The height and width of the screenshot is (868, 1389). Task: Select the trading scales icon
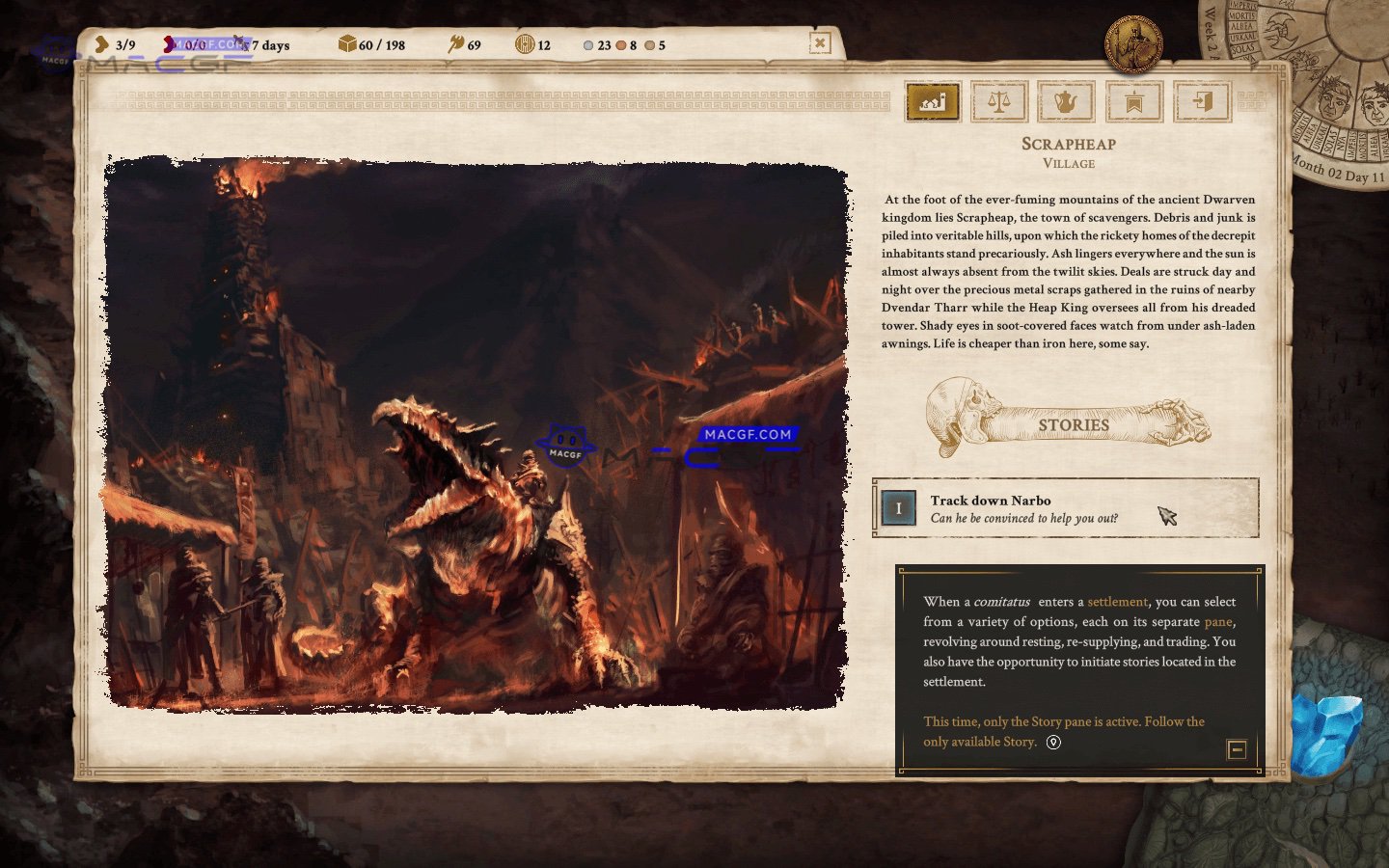tap(999, 100)
